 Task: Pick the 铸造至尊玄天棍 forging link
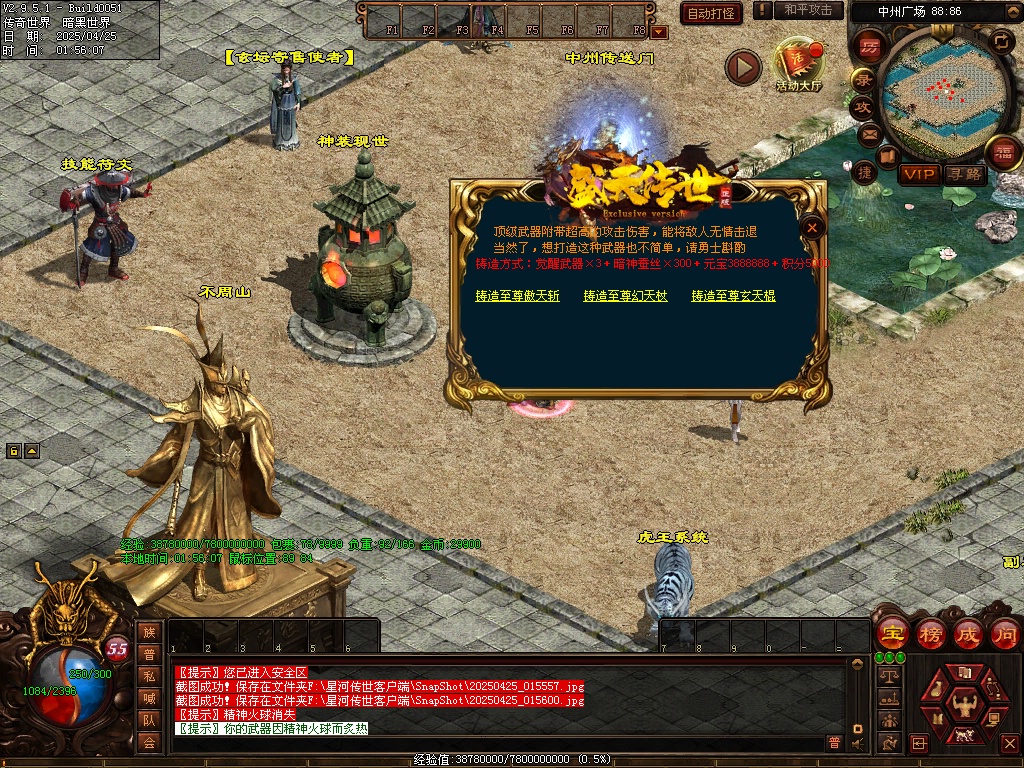733,296
